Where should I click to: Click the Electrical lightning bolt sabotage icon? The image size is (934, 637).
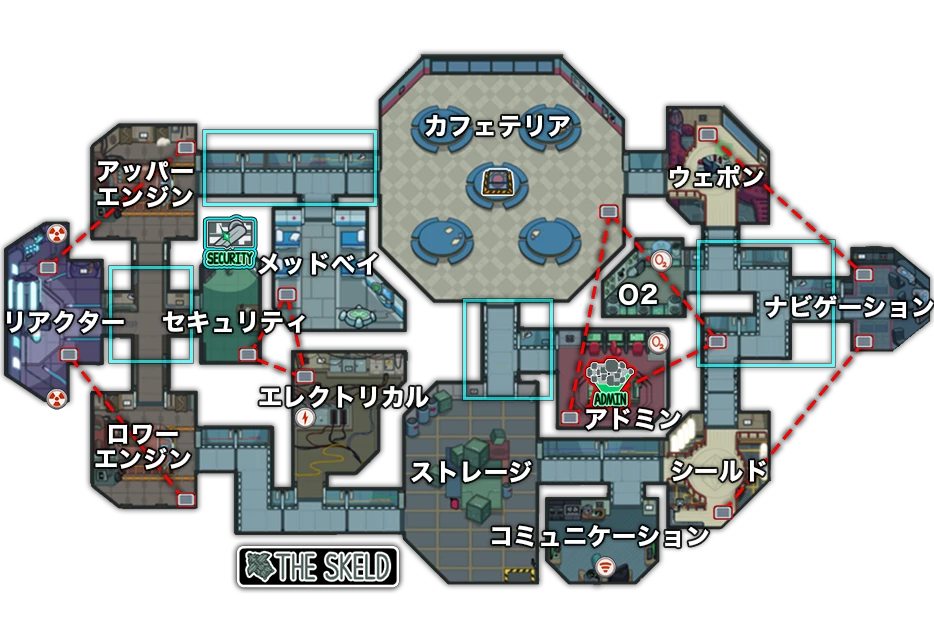(306, 417)
